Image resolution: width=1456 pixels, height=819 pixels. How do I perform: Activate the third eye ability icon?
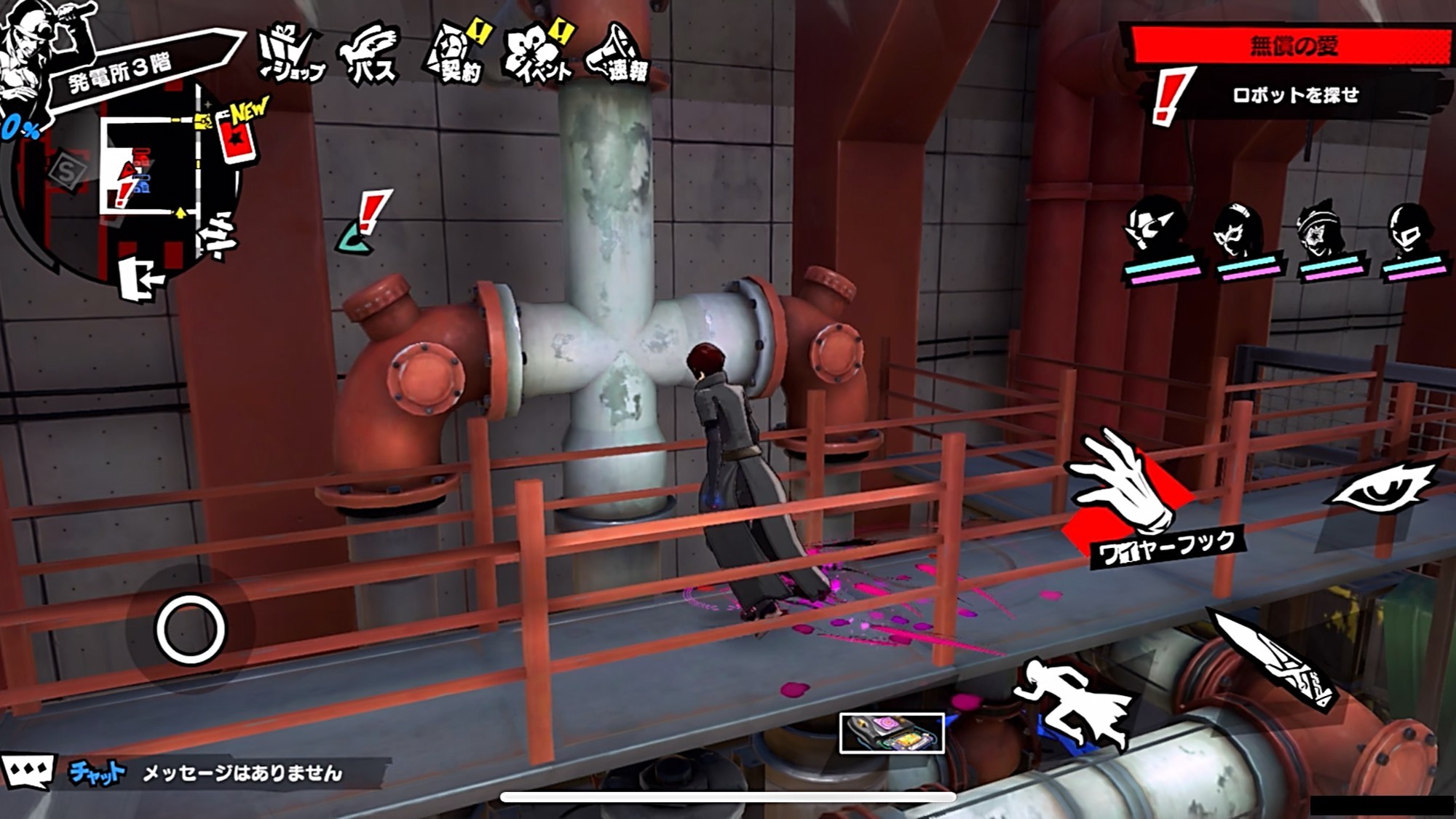[1380, 488]
